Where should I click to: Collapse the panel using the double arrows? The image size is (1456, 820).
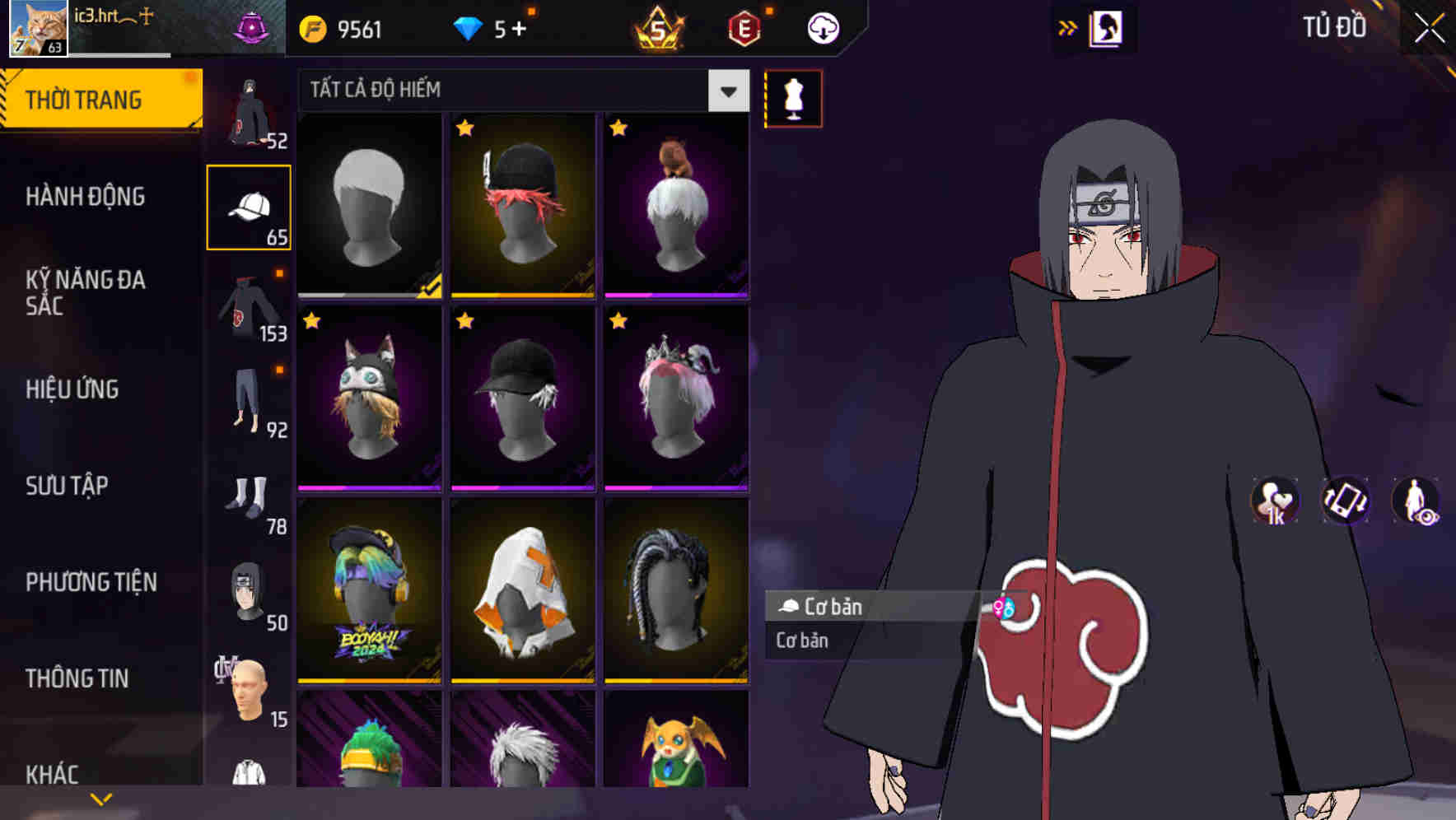point(1068,26)
